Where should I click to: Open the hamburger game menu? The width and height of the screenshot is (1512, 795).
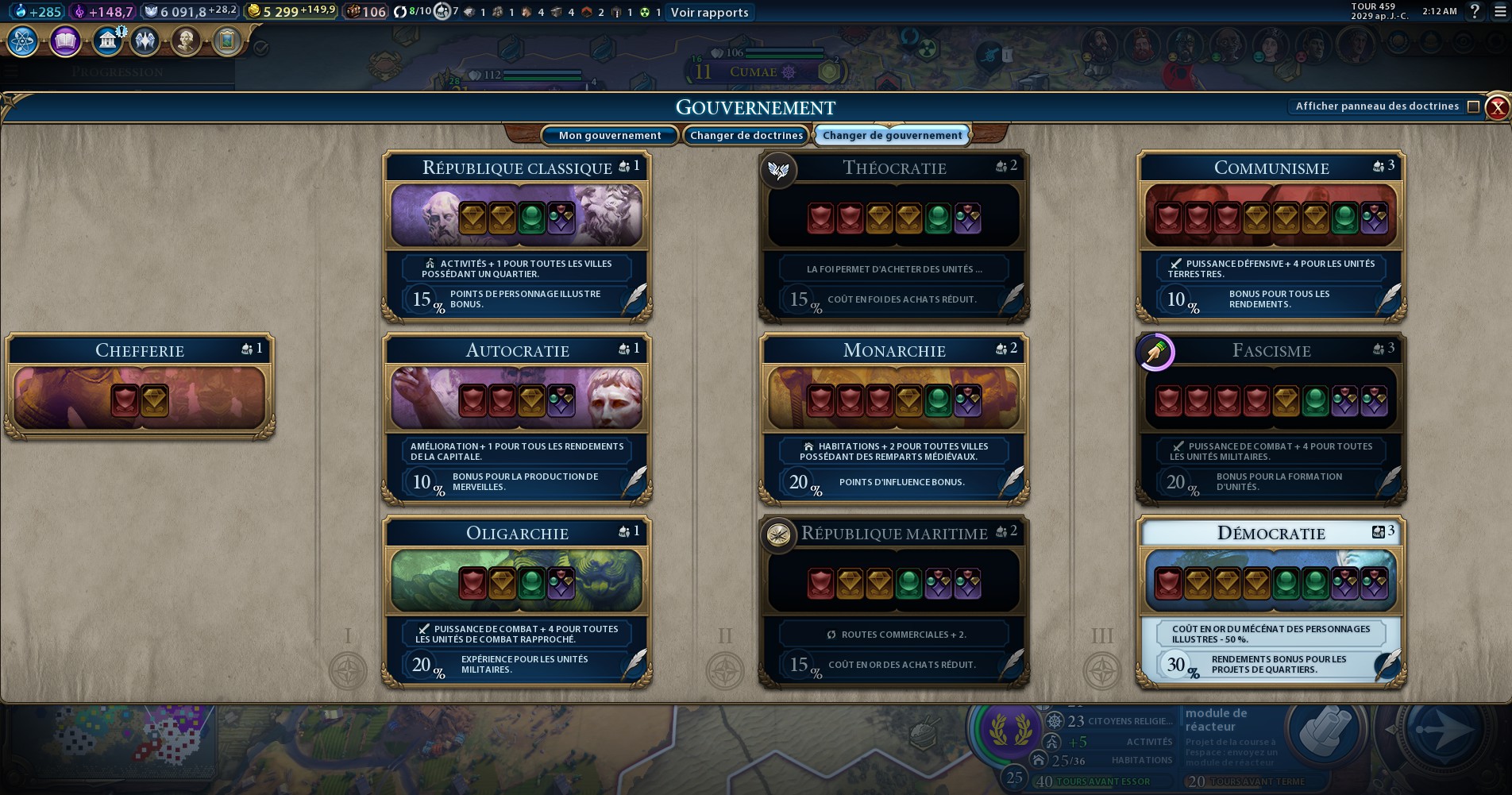1500,11
